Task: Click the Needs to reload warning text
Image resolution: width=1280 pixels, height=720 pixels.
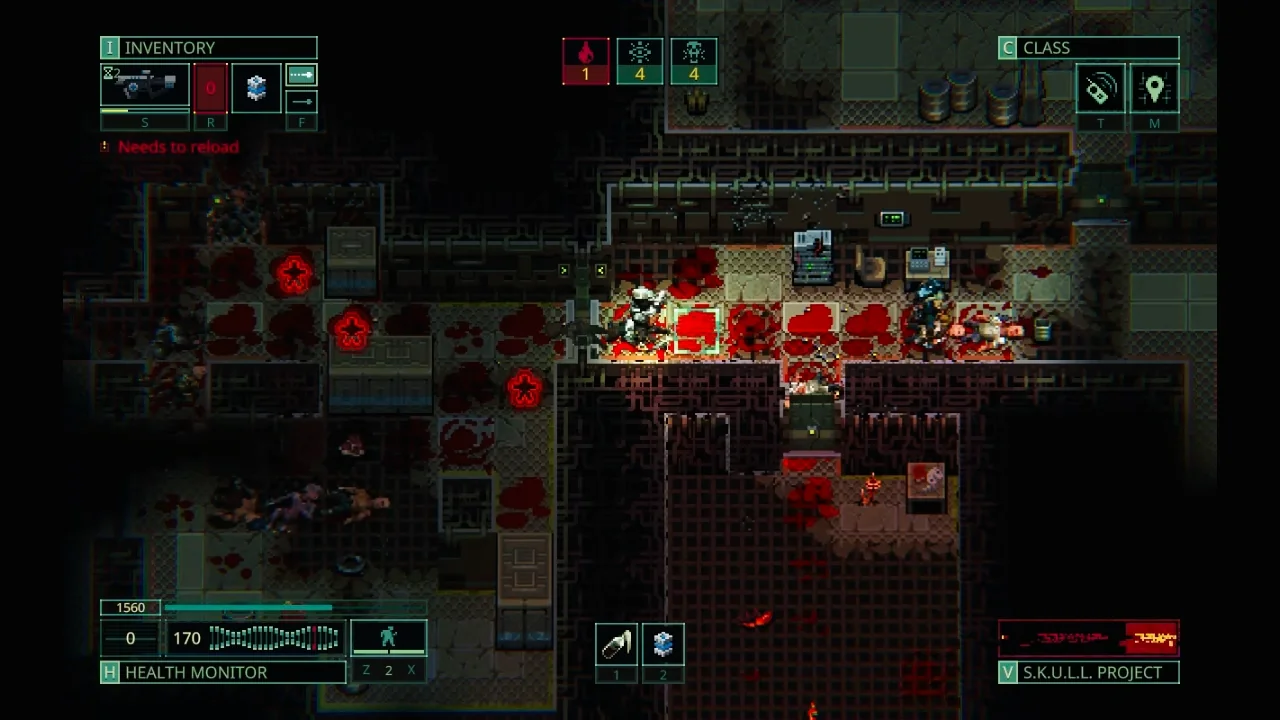Action: point(179,147)
